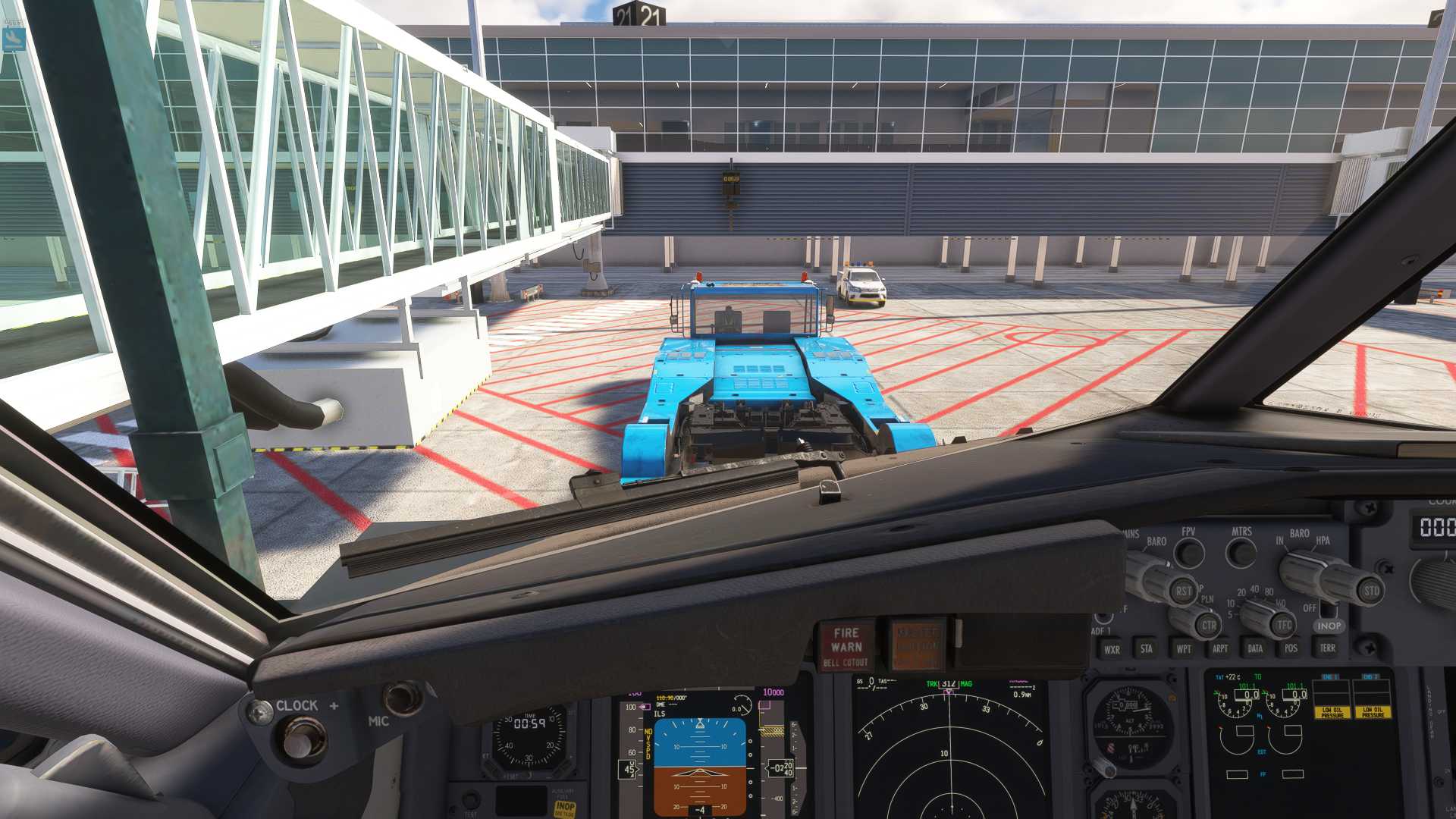Click the minimums RST knob button
Image resolution: width=1456 pixels, height=819 pixels.
tap(1183, 591)
